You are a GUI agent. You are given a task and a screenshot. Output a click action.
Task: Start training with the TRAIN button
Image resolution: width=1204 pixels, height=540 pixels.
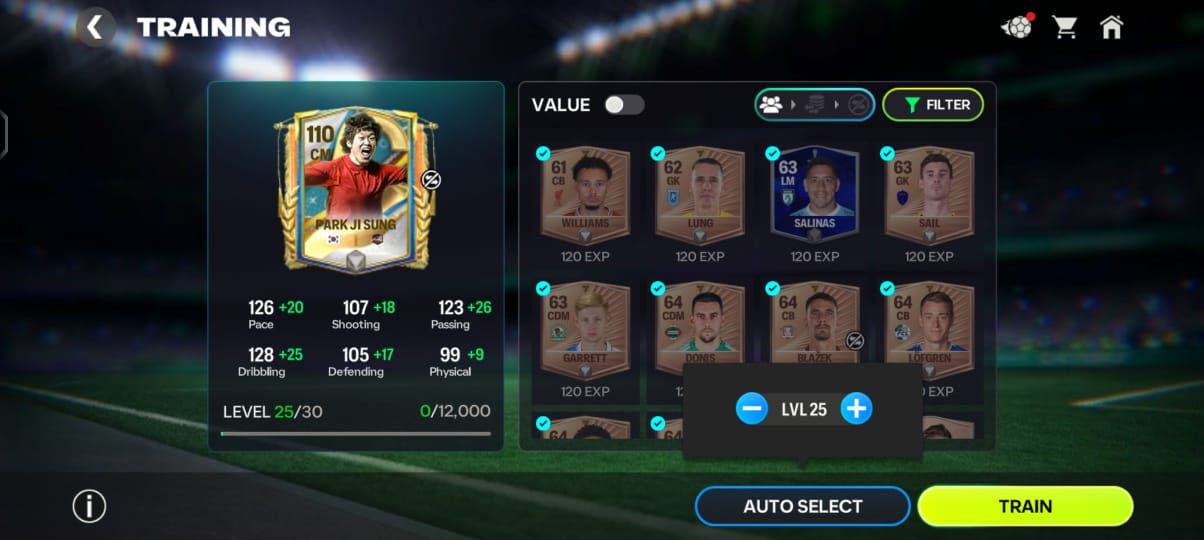pyautogui.click(x=1025, y=506)
